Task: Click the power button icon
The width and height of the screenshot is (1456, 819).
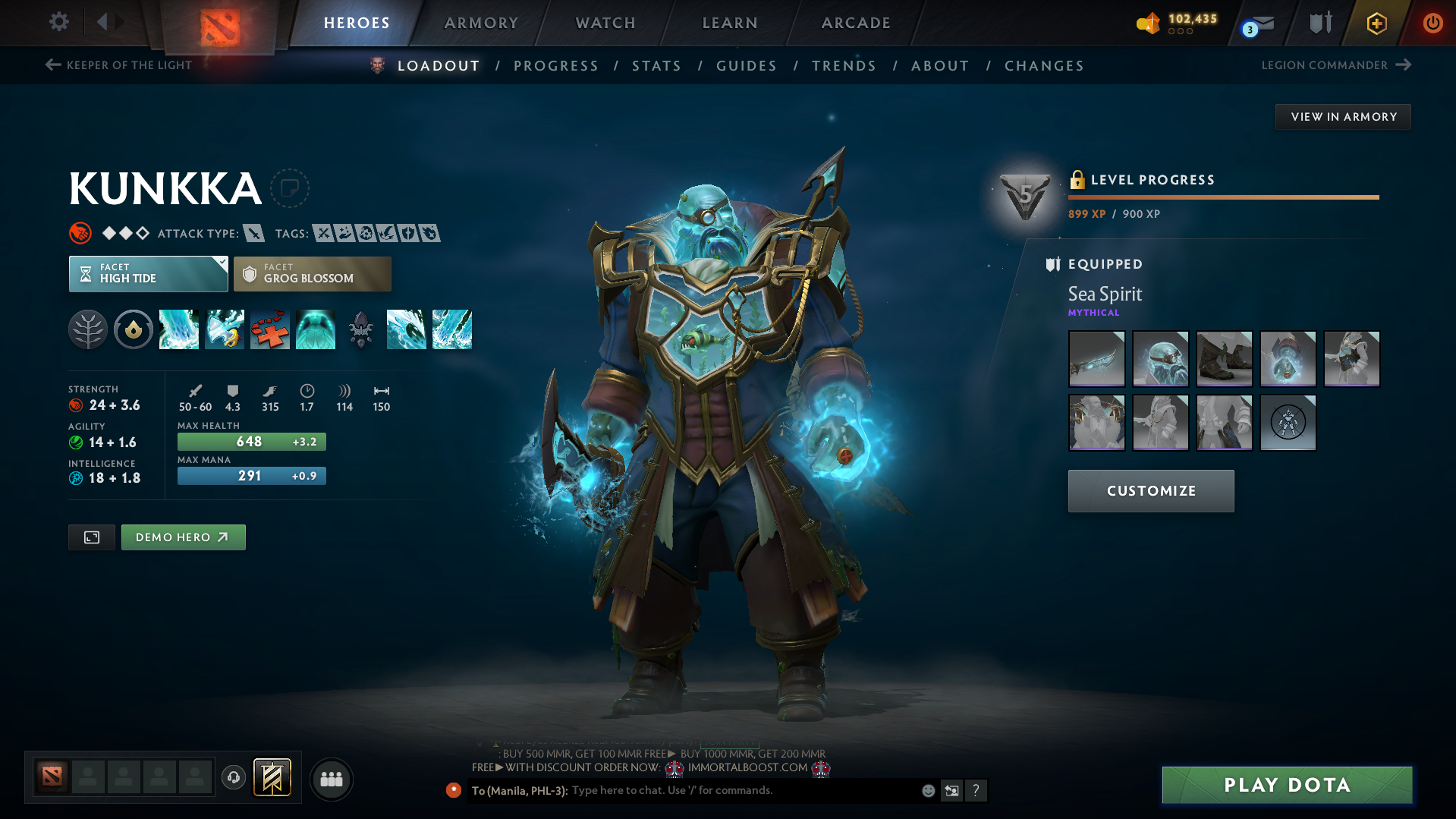Action: 1432,23
